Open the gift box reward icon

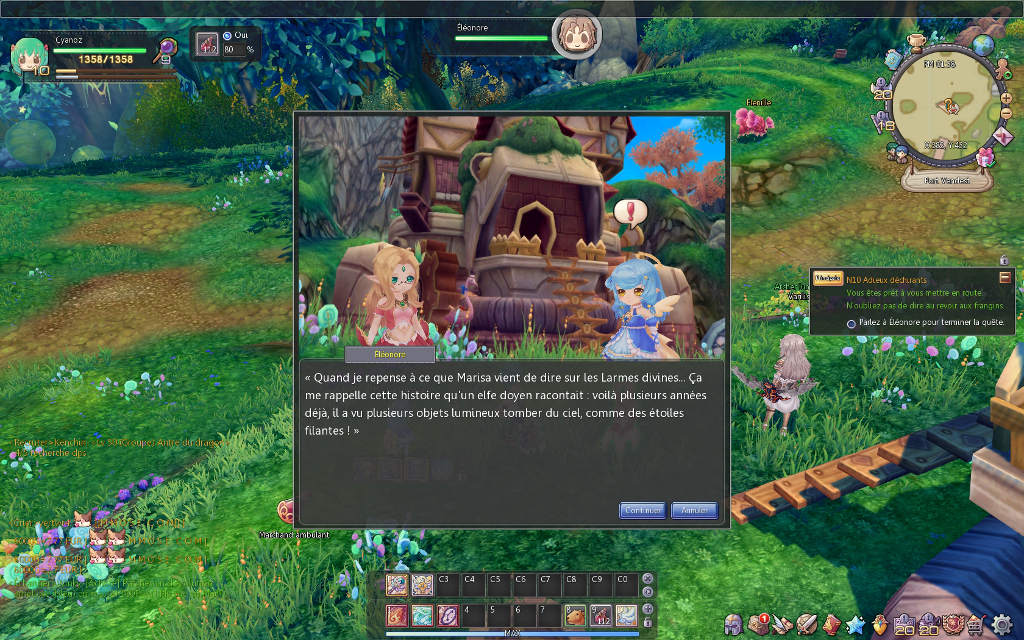(986, 157)
